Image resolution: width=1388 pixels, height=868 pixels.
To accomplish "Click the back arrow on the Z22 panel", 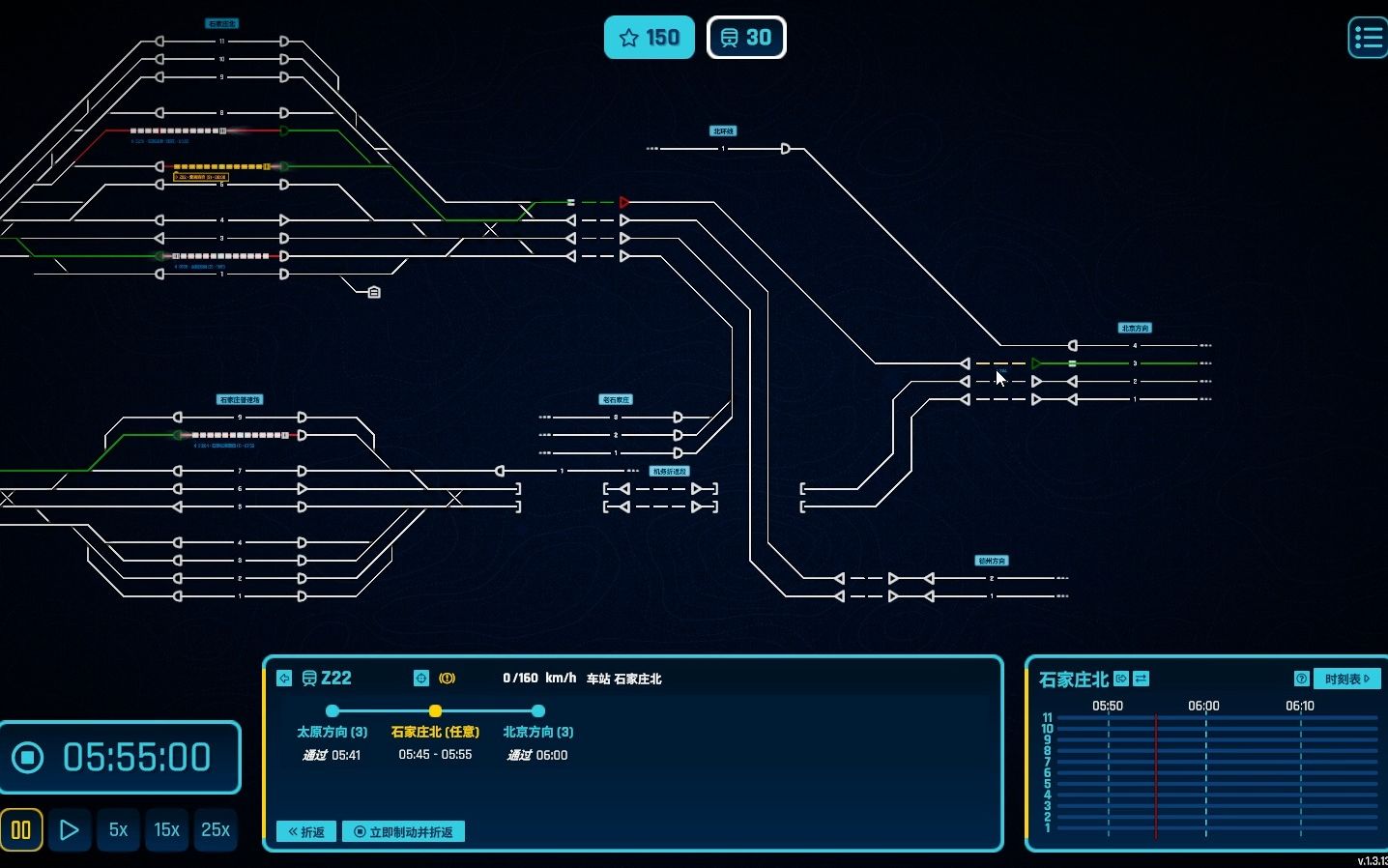I will pyautogui.click(x=284, y=679).
